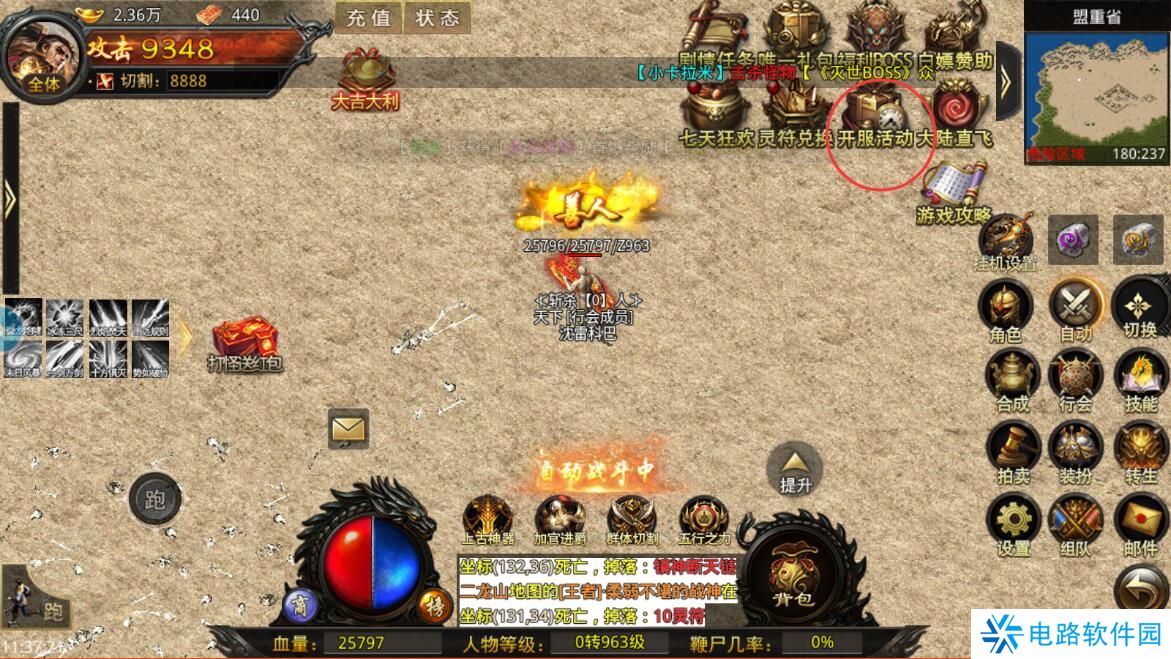Open the 充值 recharge button
Image resolution: width=1171 pixels, height=659 pixels.
370,17
